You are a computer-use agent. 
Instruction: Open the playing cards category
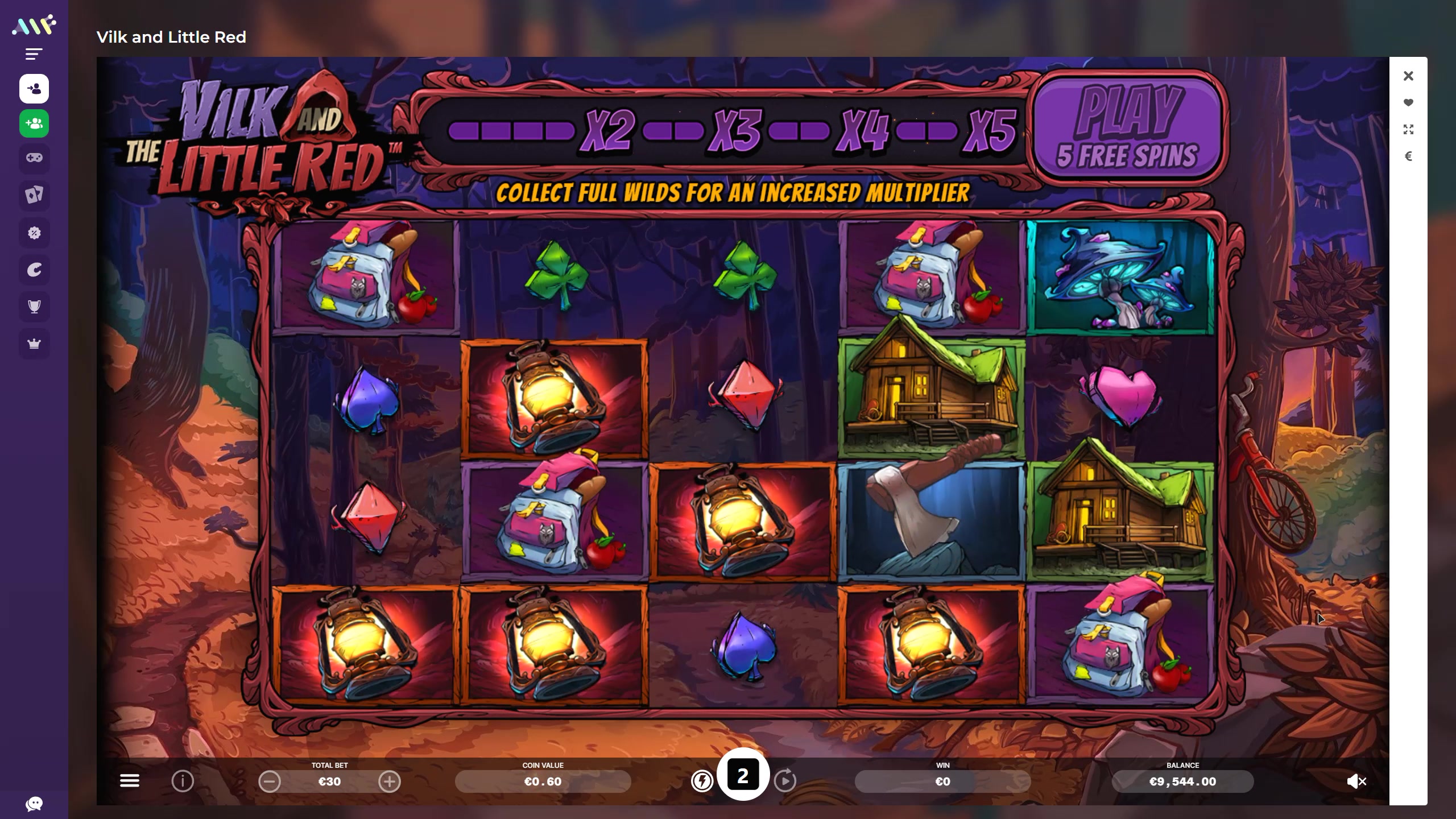[34, 195]
